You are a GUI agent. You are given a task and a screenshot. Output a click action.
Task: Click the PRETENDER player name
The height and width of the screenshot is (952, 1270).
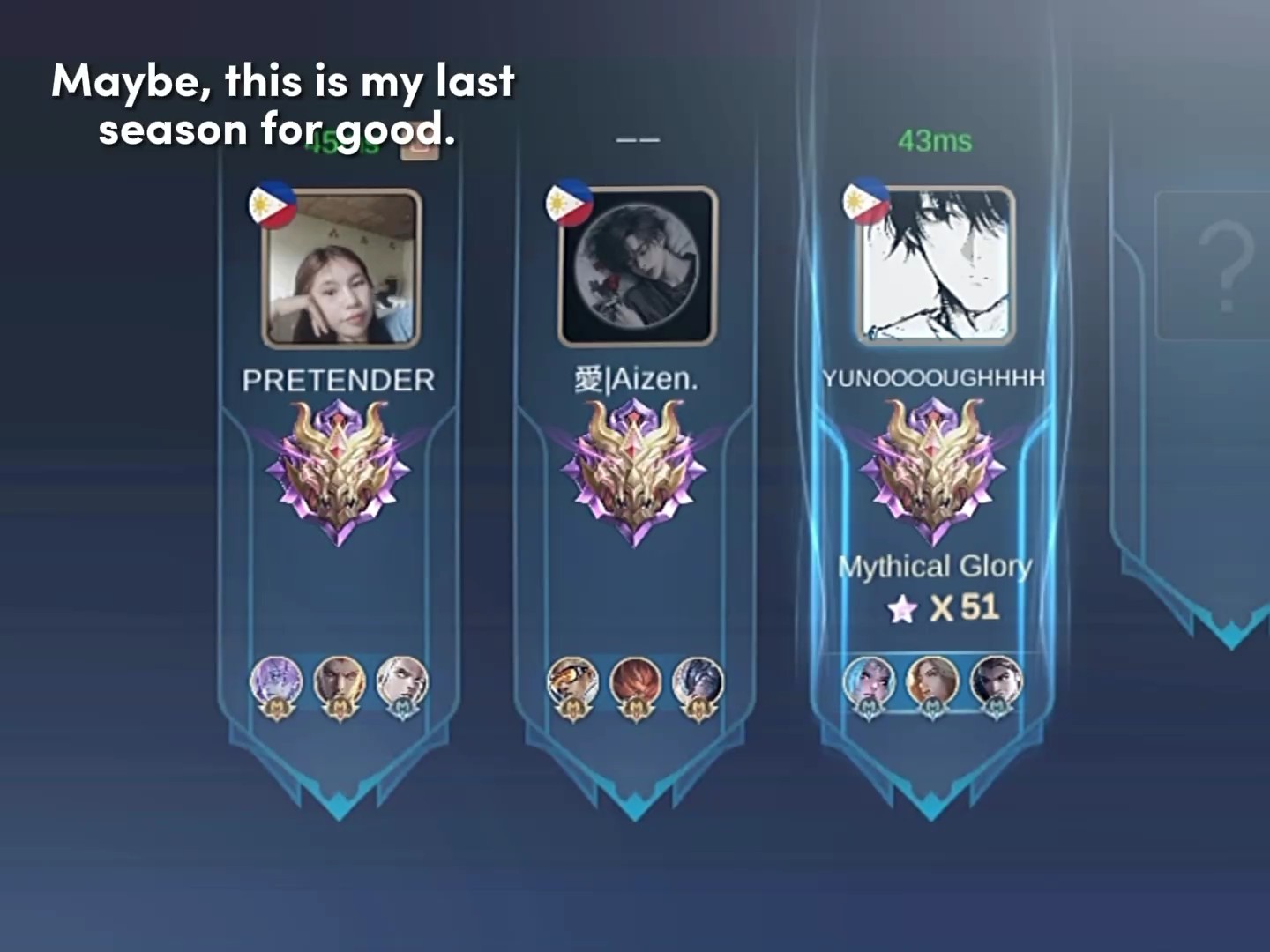[339, 381]
